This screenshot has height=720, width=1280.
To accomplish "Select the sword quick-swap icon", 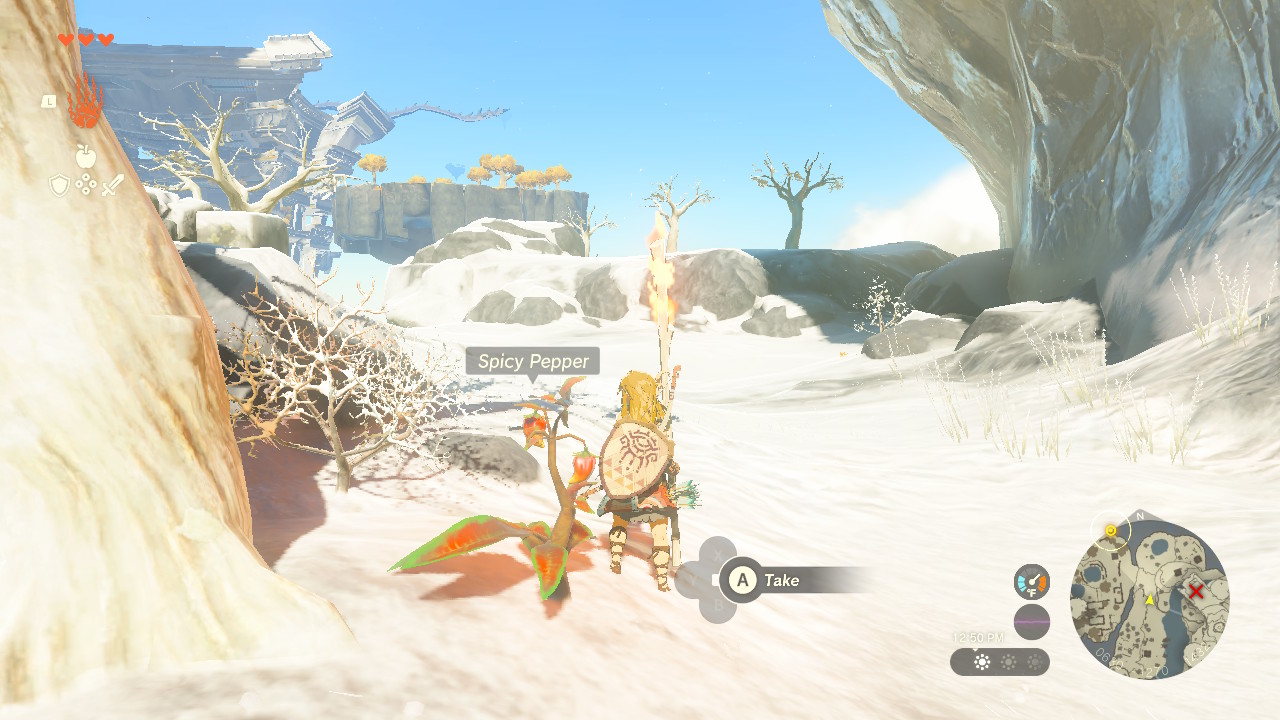I will tap(111, 185).
